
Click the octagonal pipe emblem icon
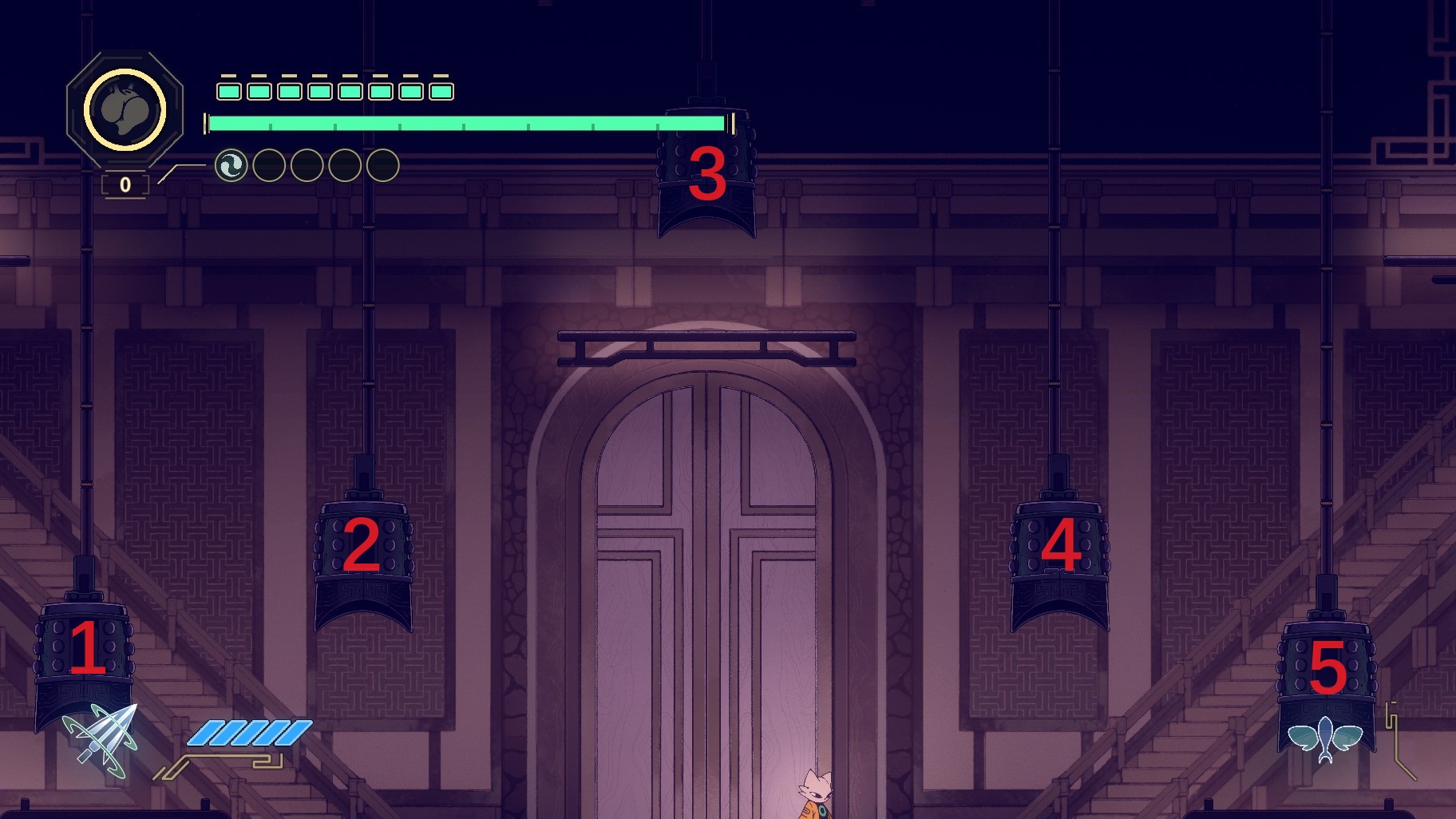(125, 110)
